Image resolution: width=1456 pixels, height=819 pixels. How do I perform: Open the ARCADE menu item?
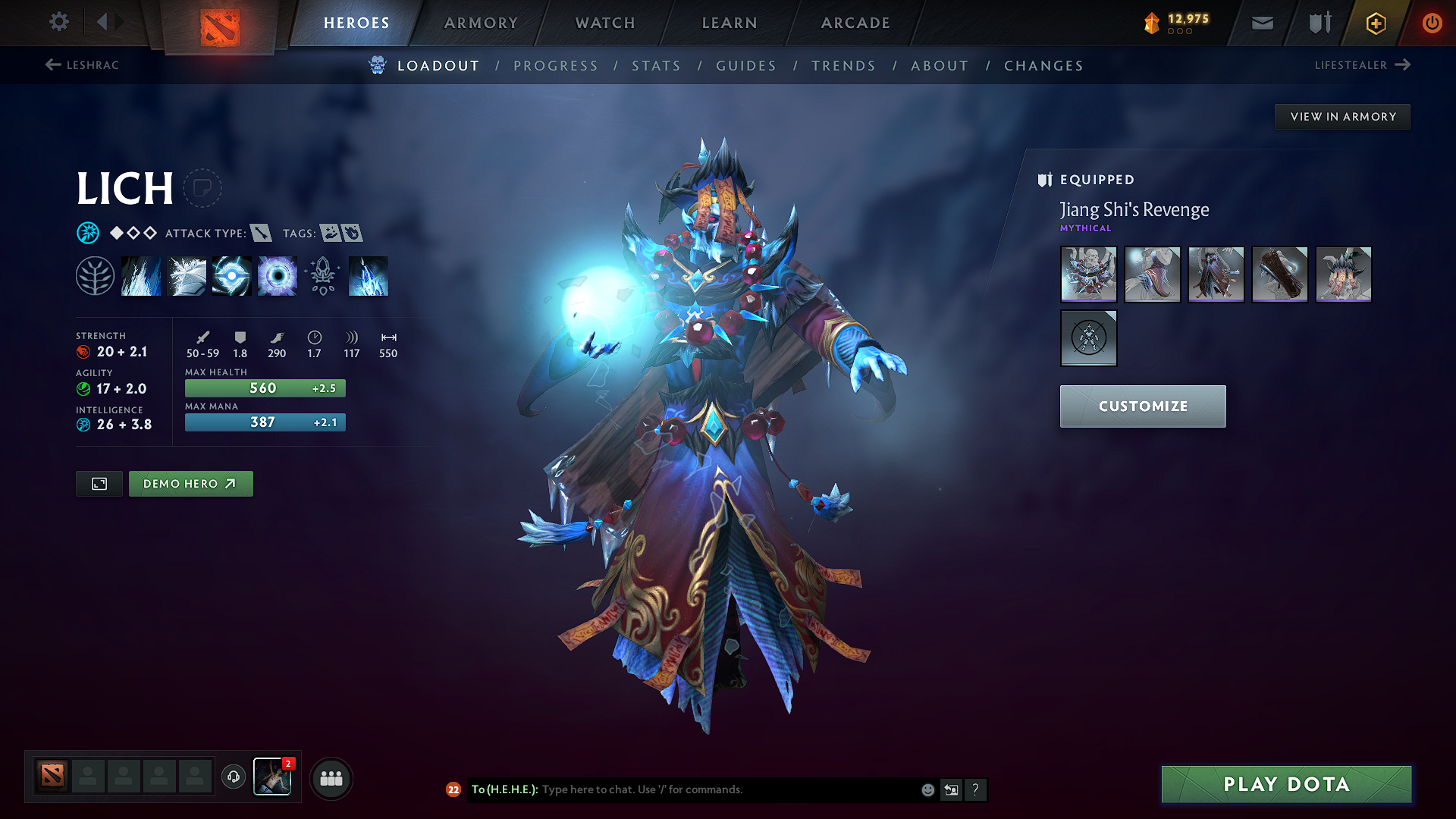point(855,23)
